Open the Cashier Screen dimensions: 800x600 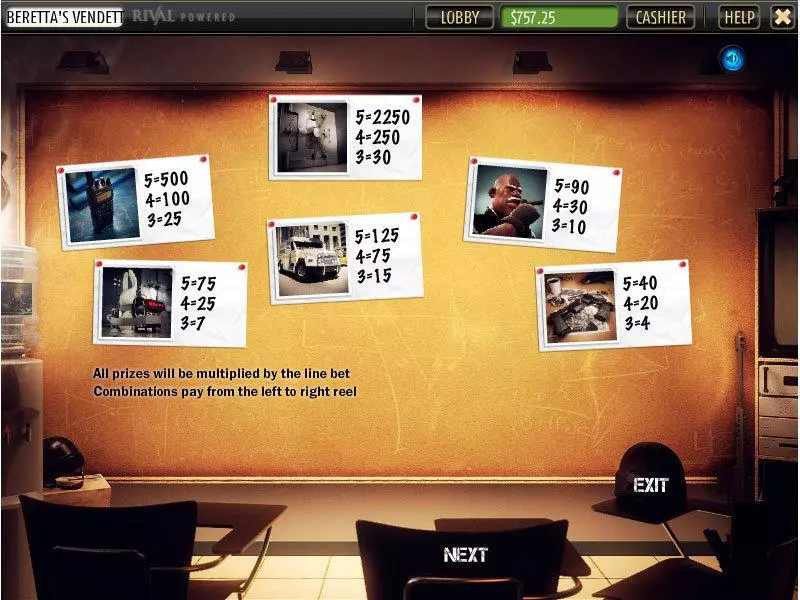click(661, 17)
